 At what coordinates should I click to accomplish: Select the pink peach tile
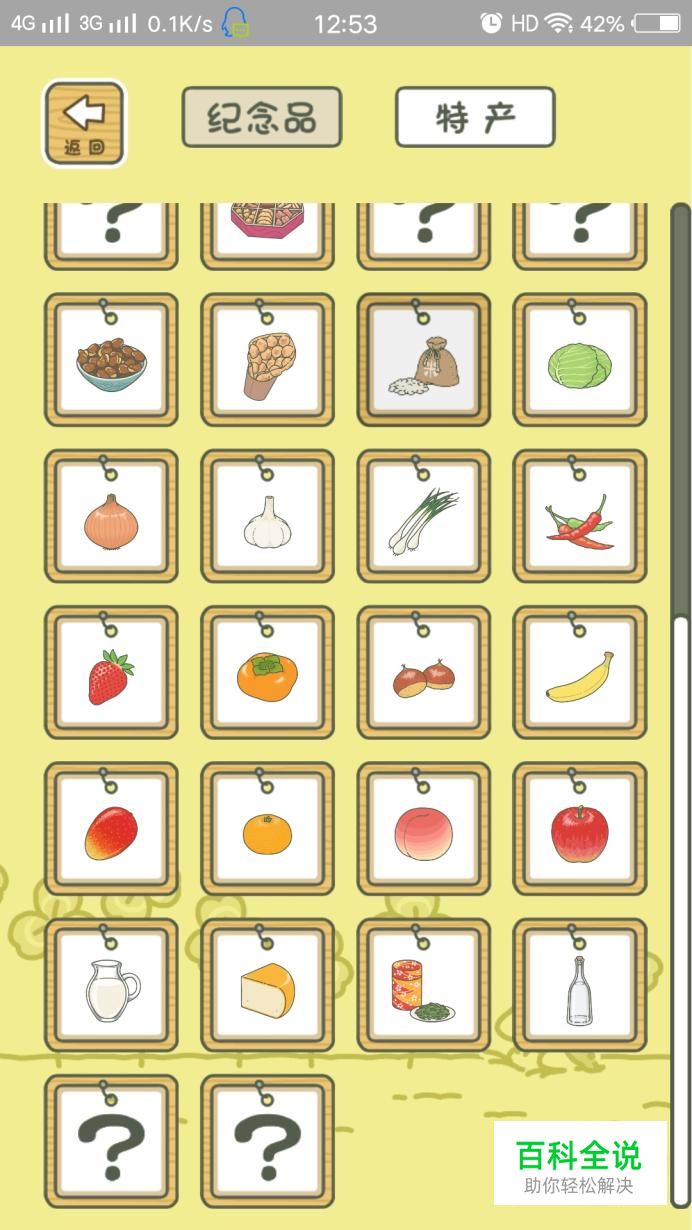coord(424,831)
